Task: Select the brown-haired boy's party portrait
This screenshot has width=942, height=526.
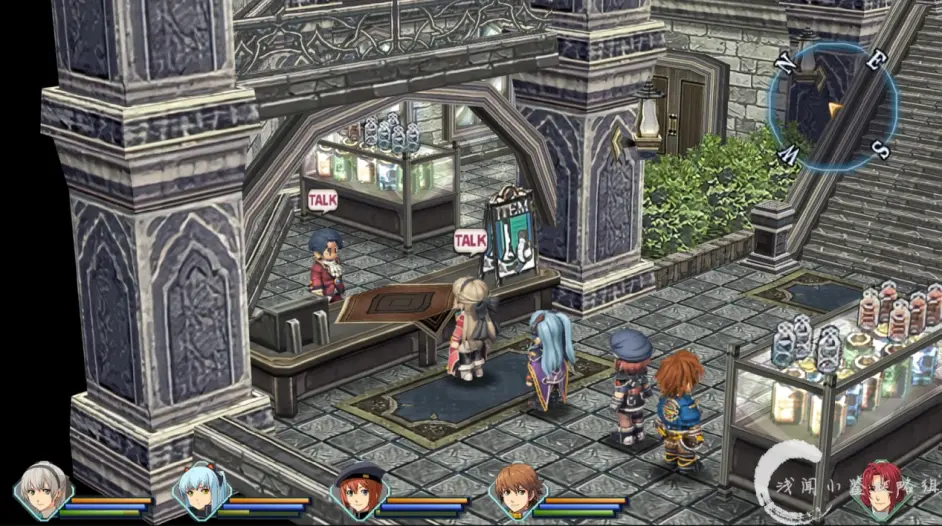Action: pos(516,490)
